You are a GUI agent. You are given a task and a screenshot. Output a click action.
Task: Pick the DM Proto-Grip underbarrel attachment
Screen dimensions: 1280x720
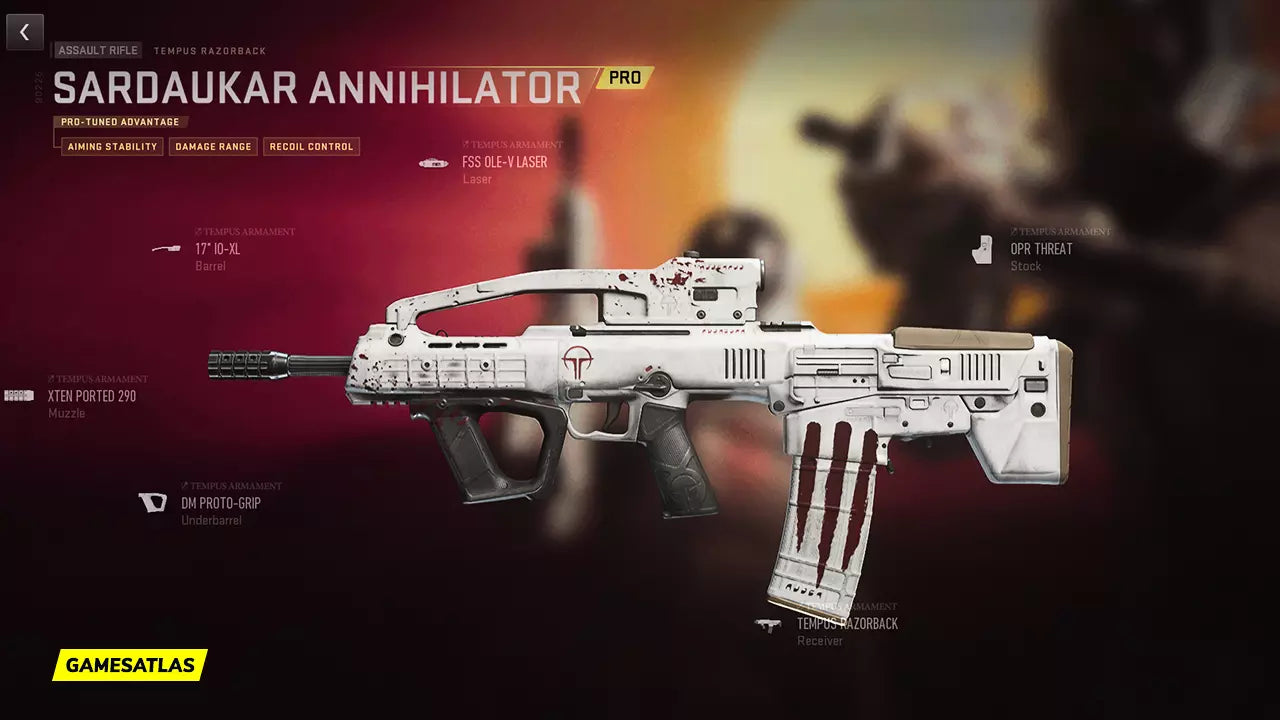click(x=220, y=503)
